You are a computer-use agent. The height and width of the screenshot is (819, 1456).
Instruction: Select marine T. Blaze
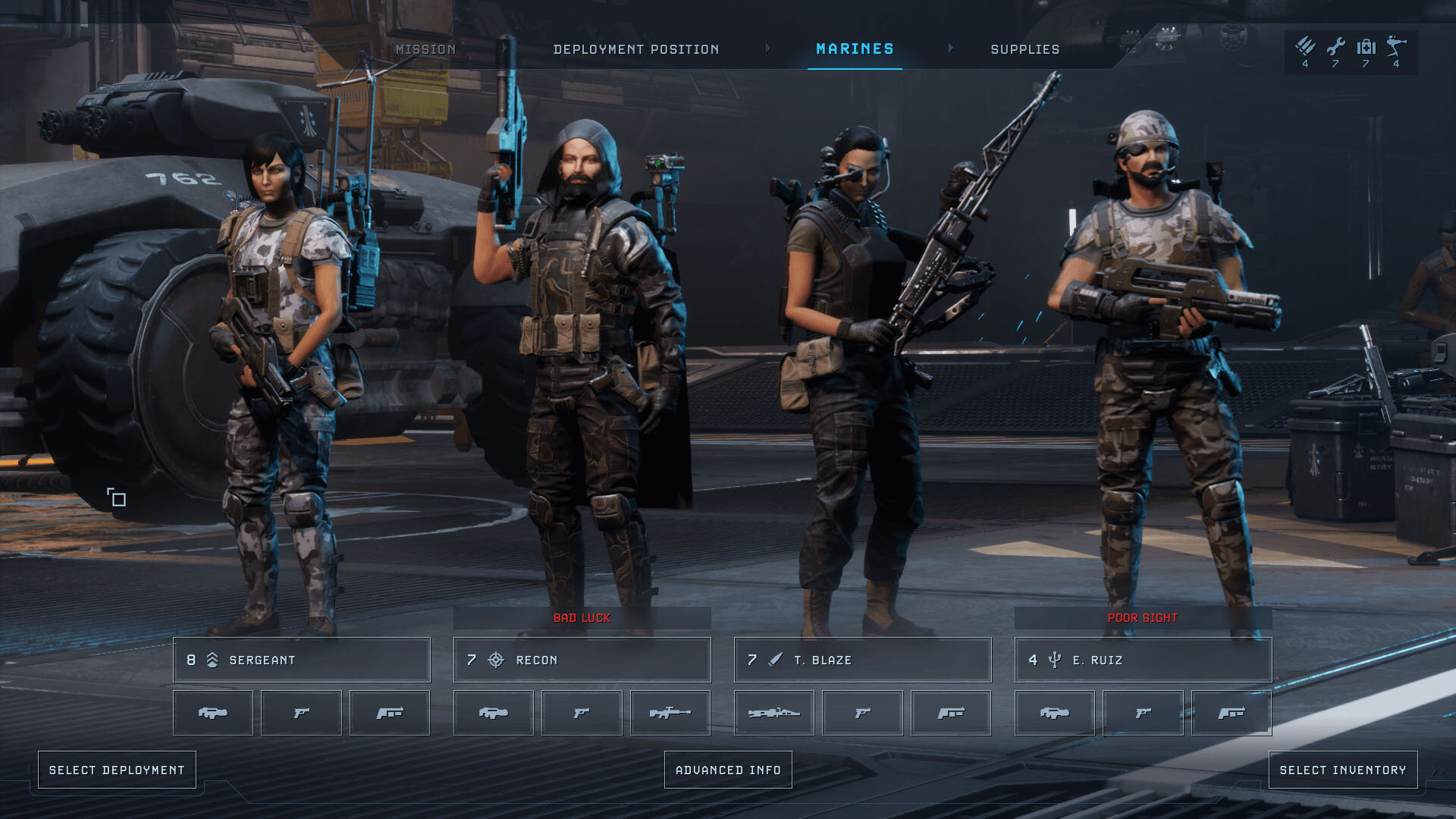(x=862, y=660)
